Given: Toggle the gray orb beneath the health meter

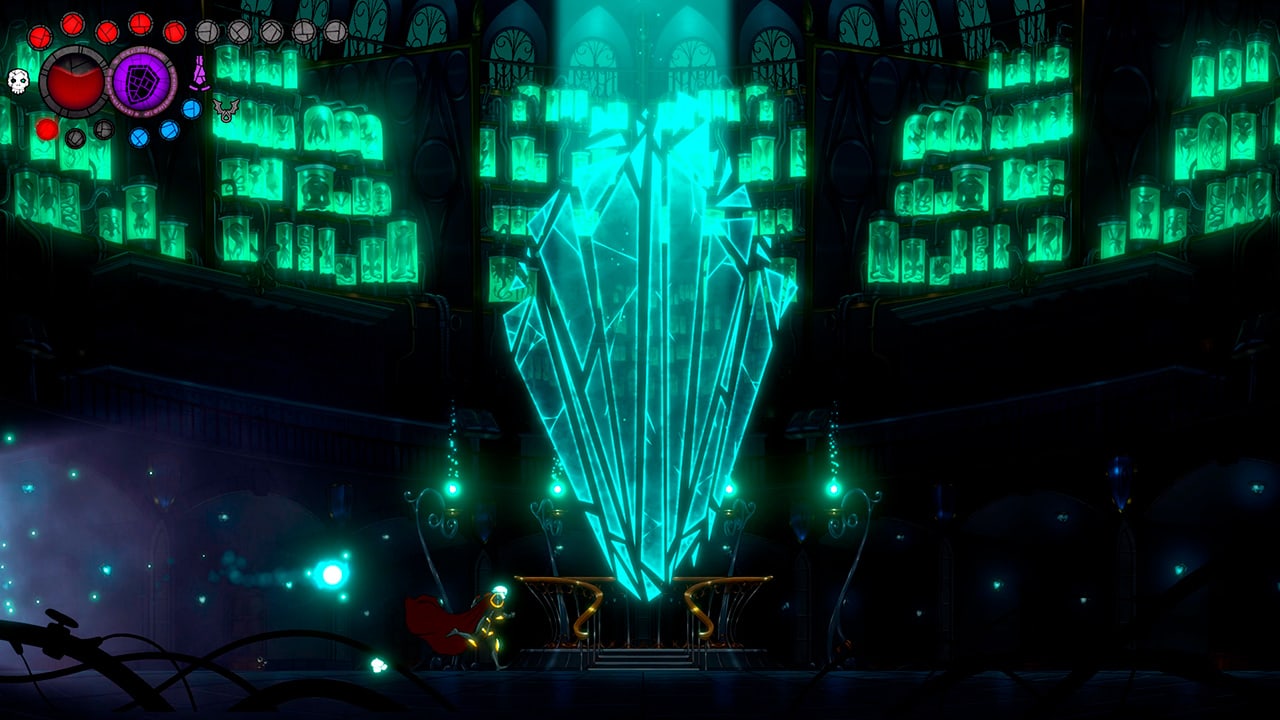Looking at the screenshot, I should point(73,138).
